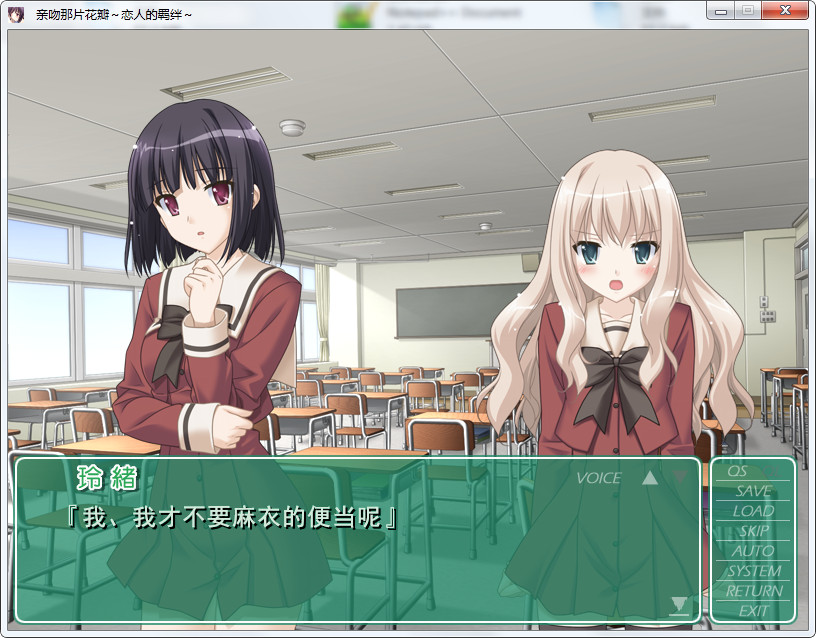This screenshot has height=638, width=816.
Task: Quick save with the QS button
Action: (x=737, y=471)
